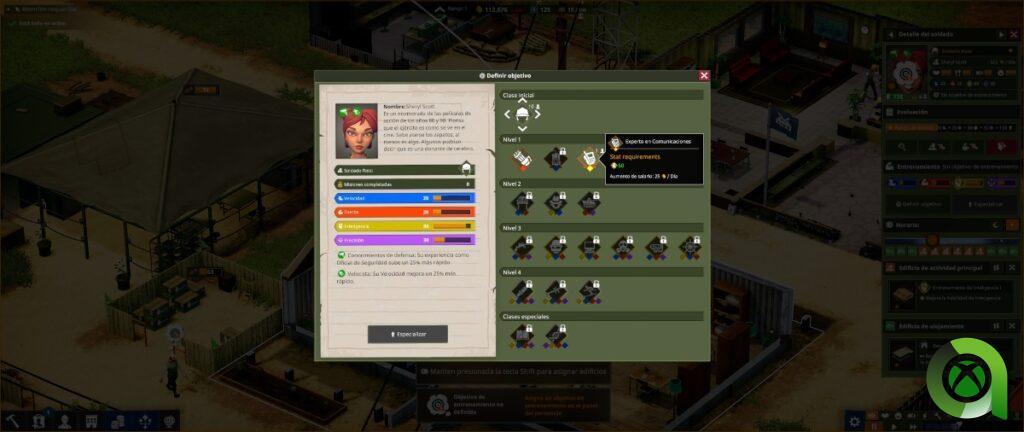Choose the unlocked Nivel 1 class icon
This screenshot has height=432, width=1024.
coord(521,158)
